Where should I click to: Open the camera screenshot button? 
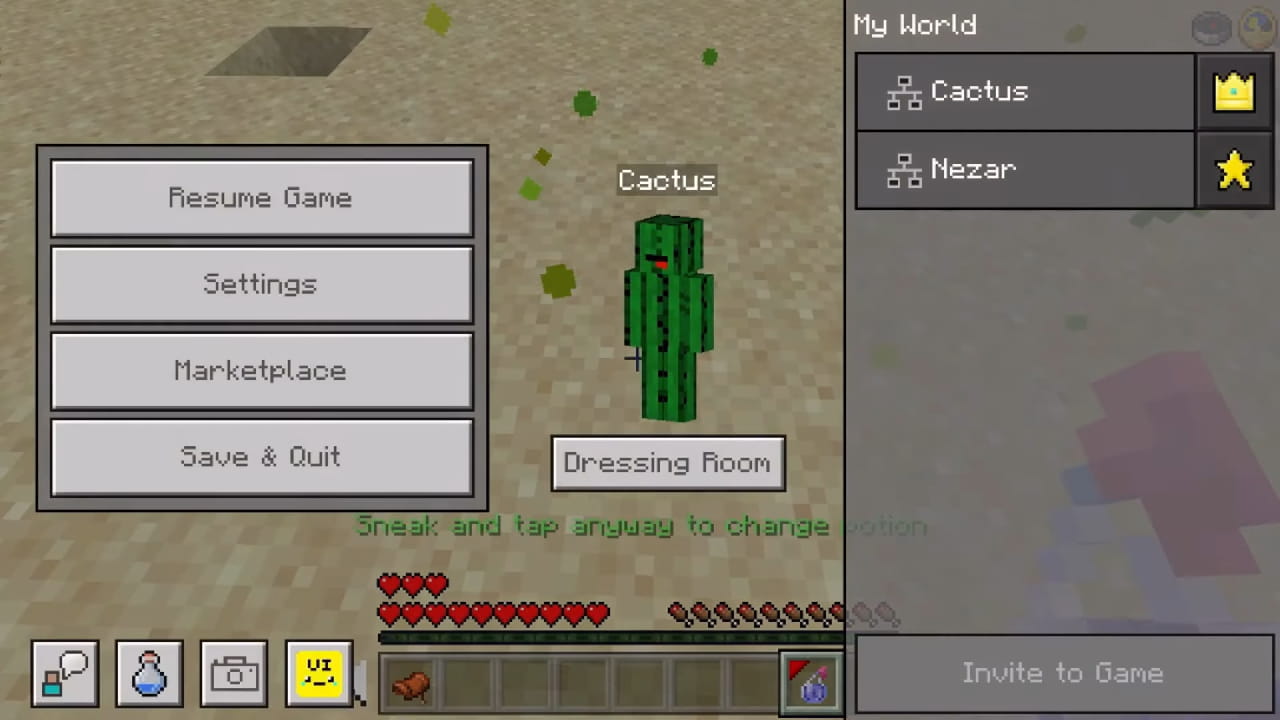(234, 674)
